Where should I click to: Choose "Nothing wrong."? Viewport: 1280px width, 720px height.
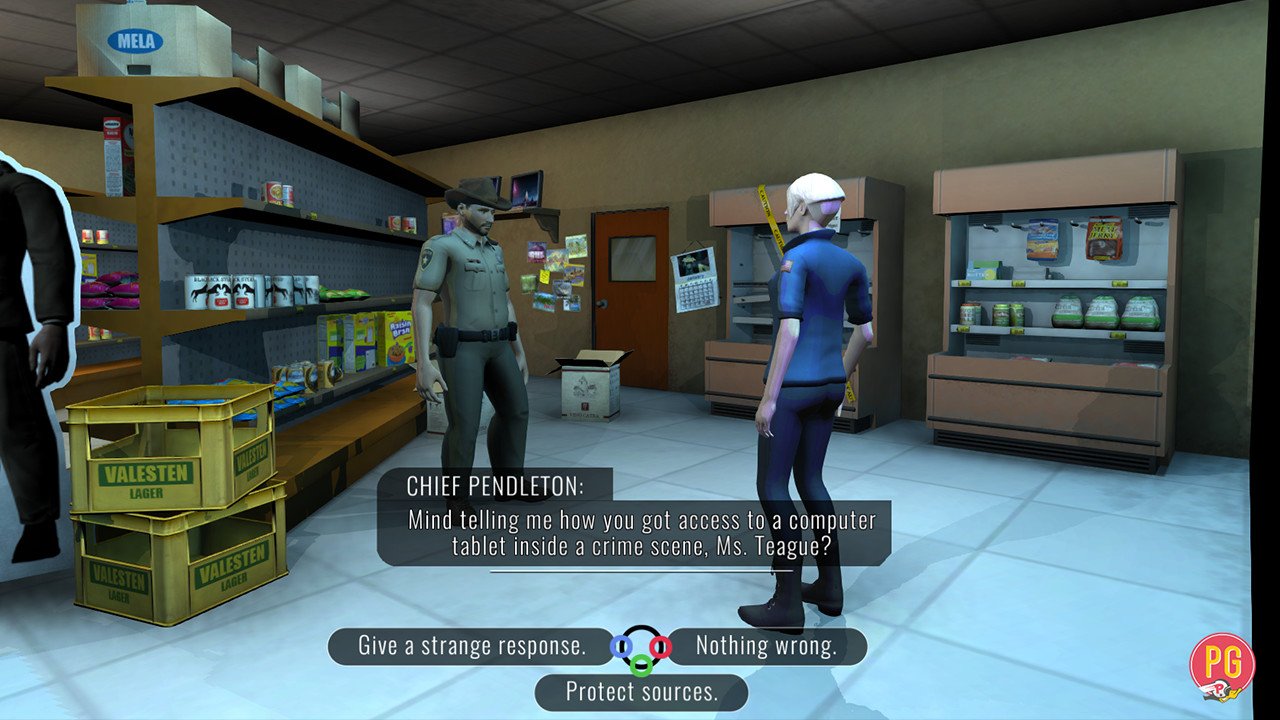click(x=765, y=646)
